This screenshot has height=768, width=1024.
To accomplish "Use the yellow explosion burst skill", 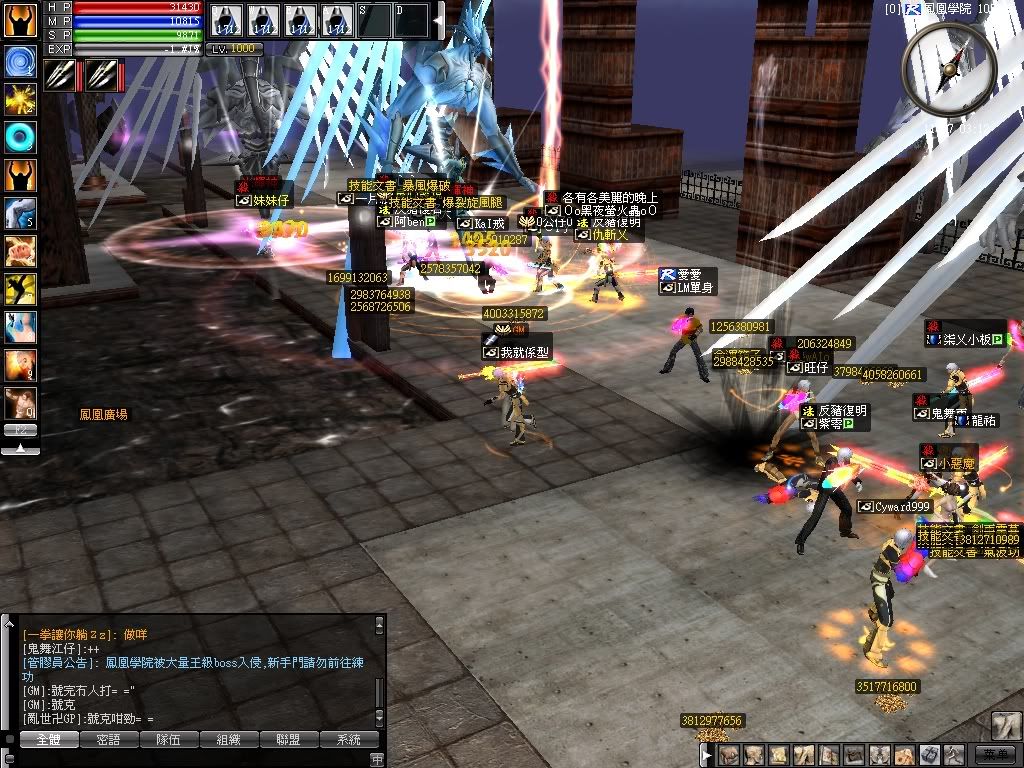I will (x=20, y=98).
